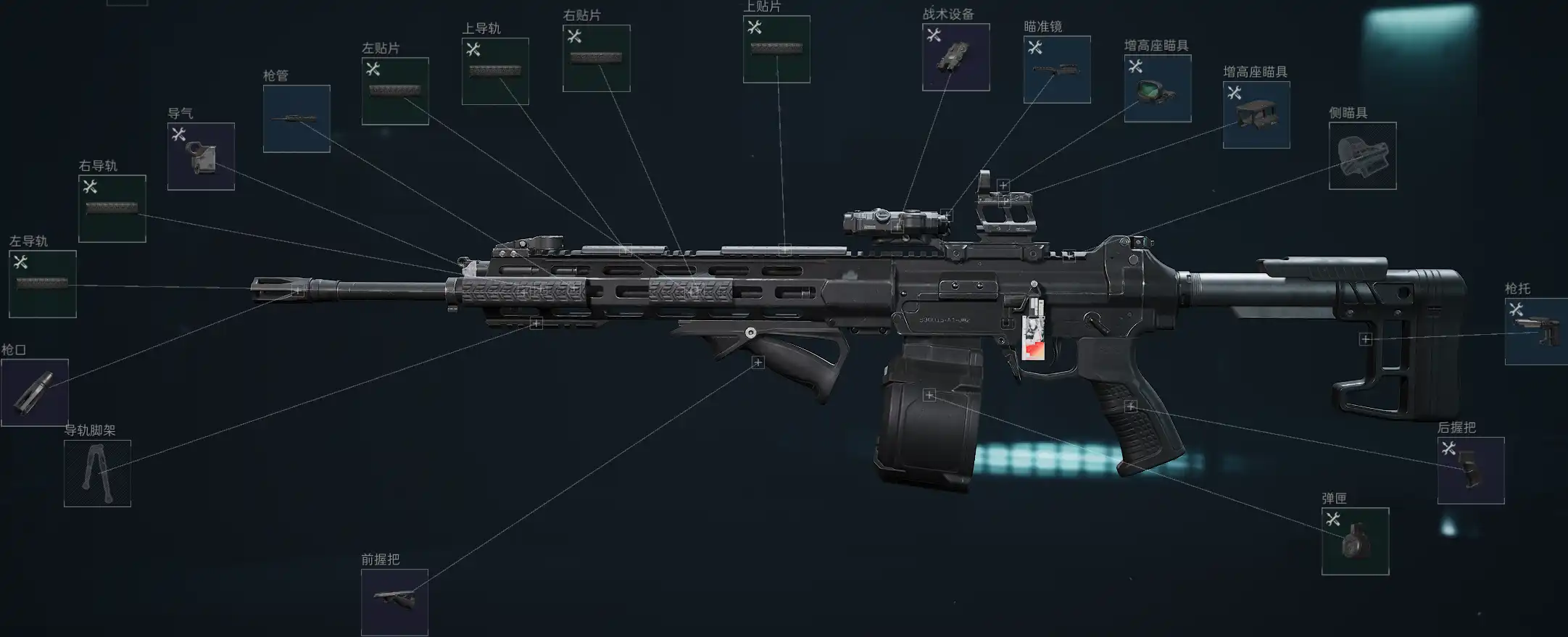This screenshot has height=637, width=1568.
Task: Select the 枪管 barrel slot
Action: pos(296,119)
